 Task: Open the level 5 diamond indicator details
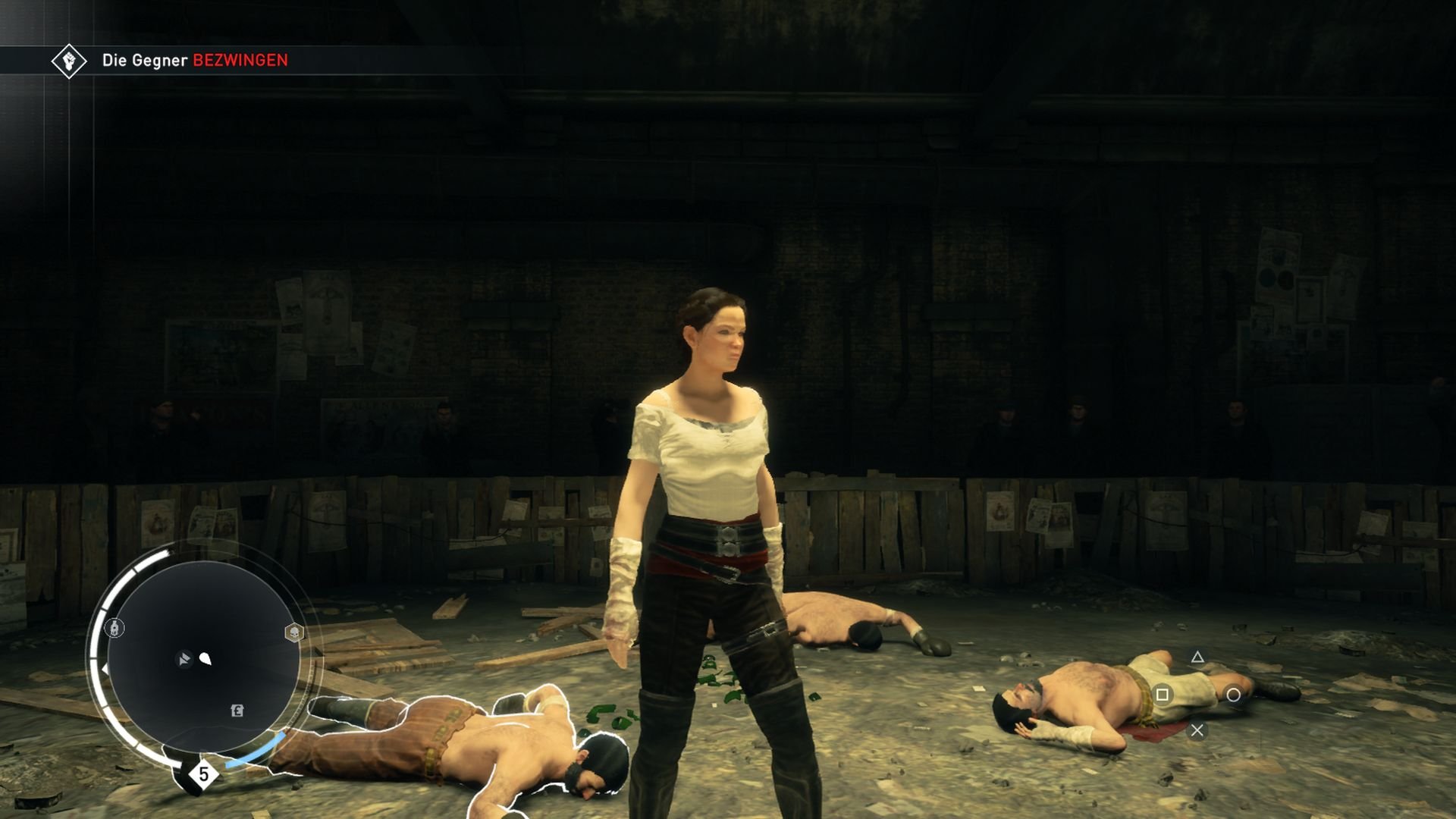click(203, 774)
